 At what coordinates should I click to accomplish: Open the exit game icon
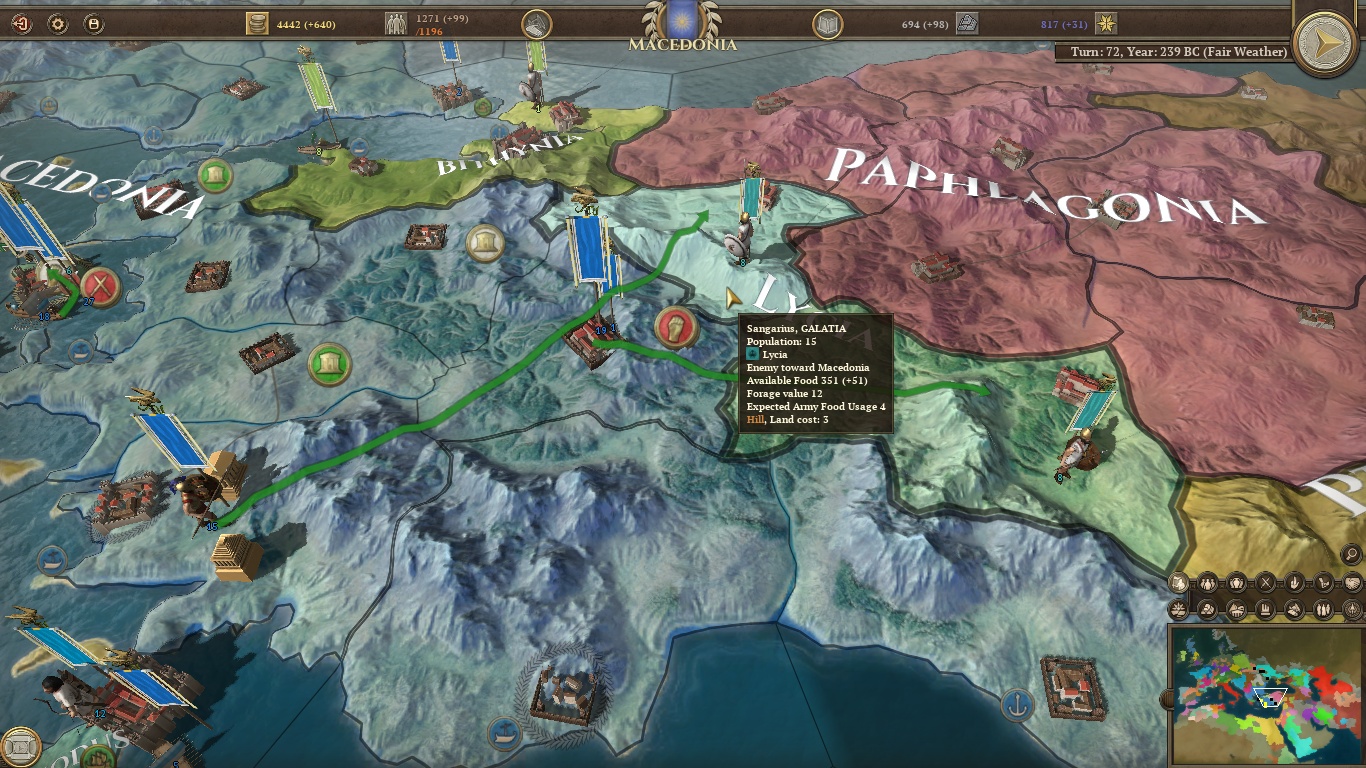click(x=21, y=23)
